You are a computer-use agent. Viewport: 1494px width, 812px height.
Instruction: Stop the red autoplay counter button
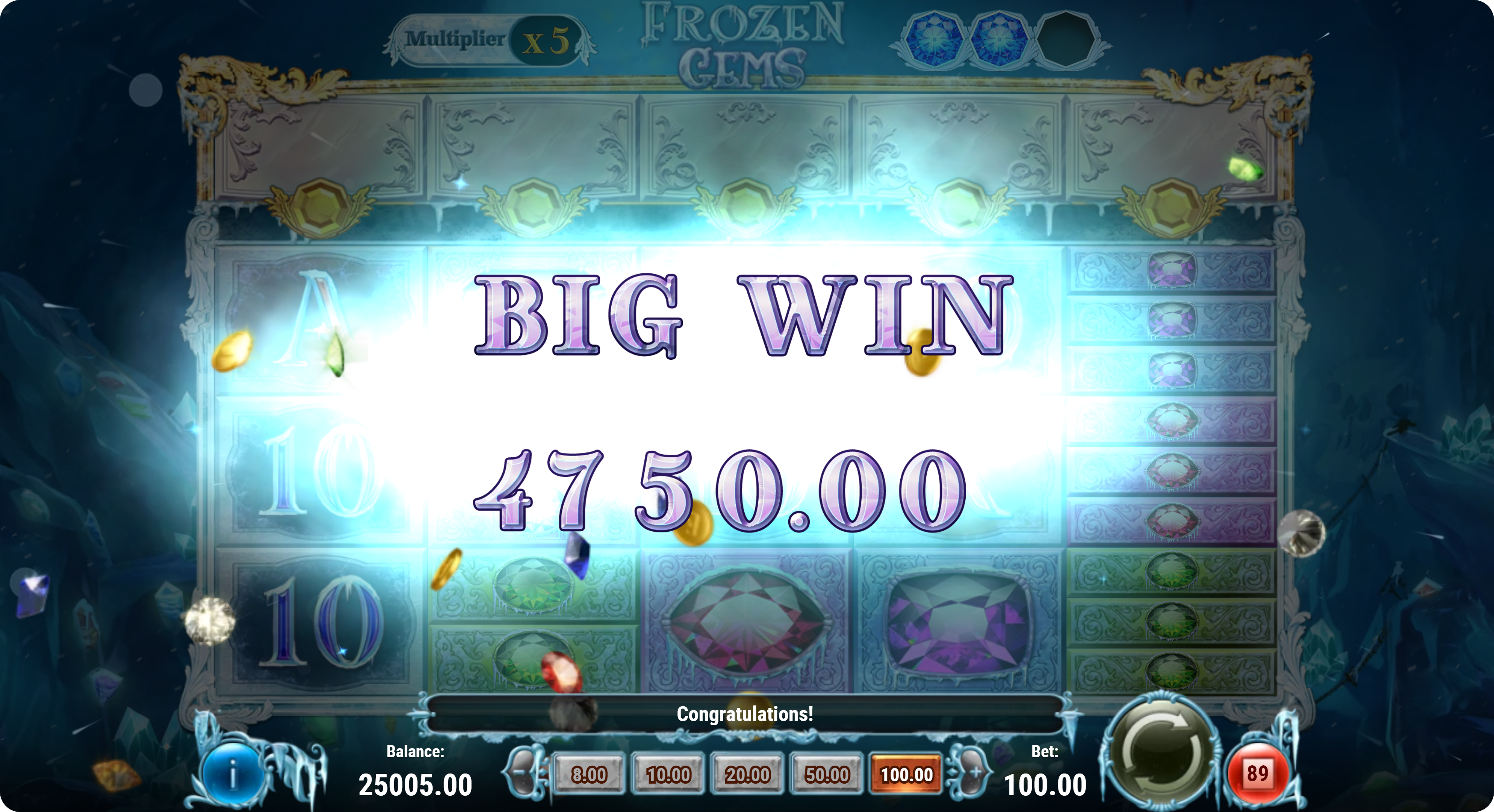pos(1257,774)
